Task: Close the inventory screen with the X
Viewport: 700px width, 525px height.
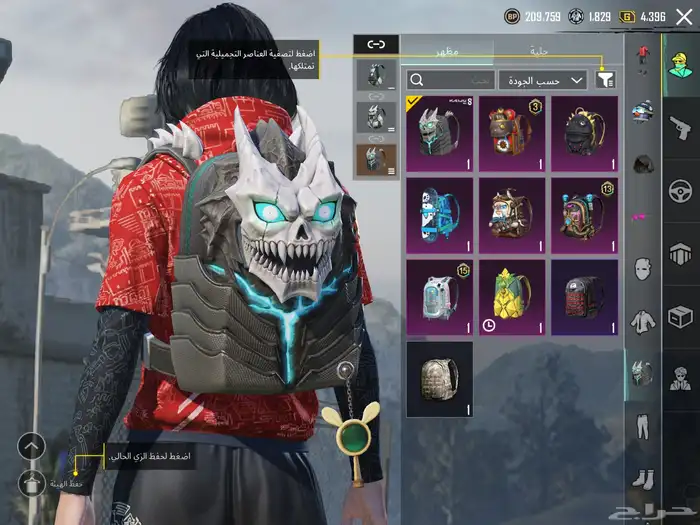Action: 684,15
